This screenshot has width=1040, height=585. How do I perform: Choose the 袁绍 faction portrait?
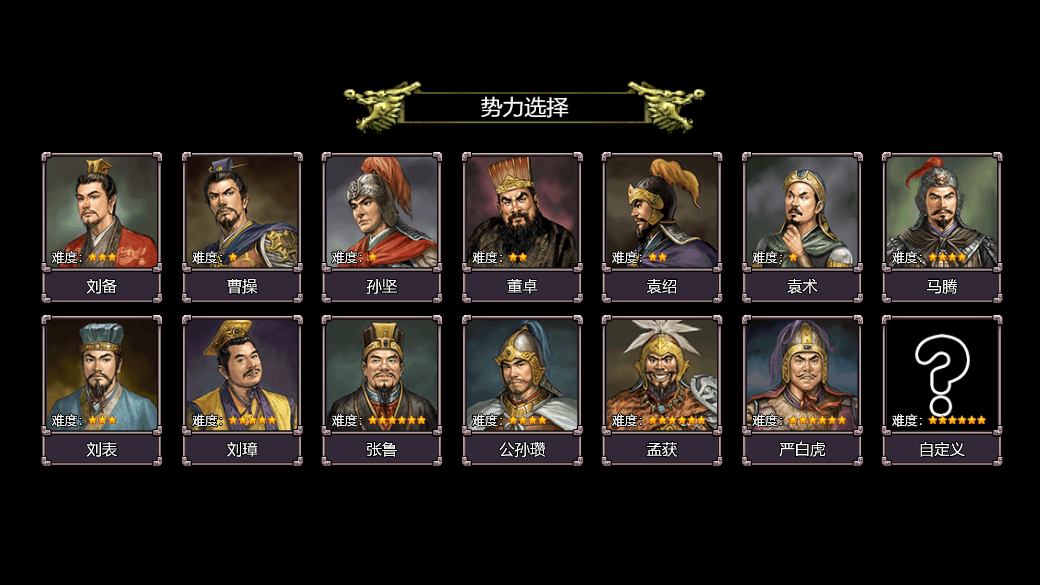pos(661,212)
